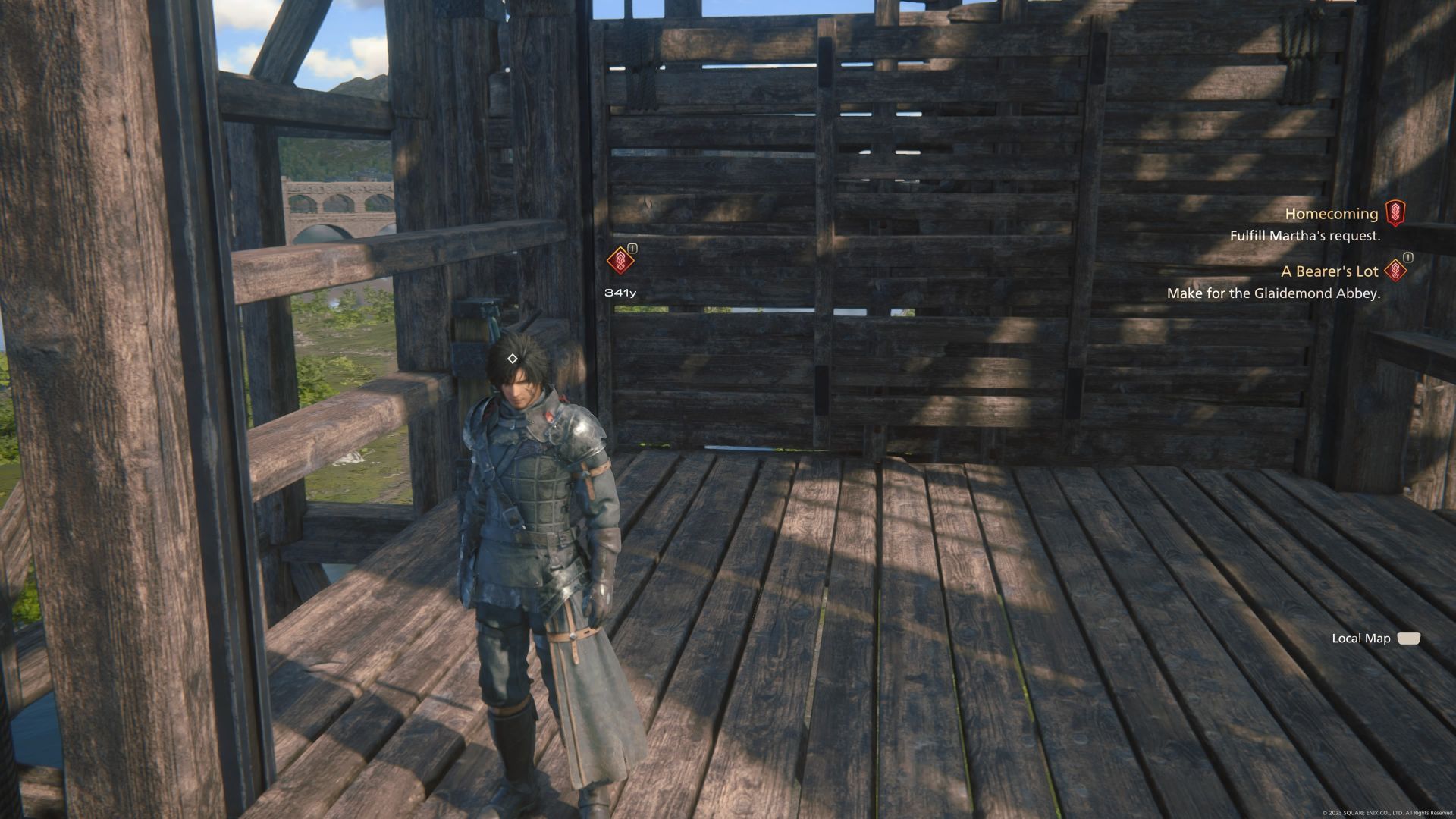Toggle tracking of A Bearer's Lot quest

pos(1331,271)
